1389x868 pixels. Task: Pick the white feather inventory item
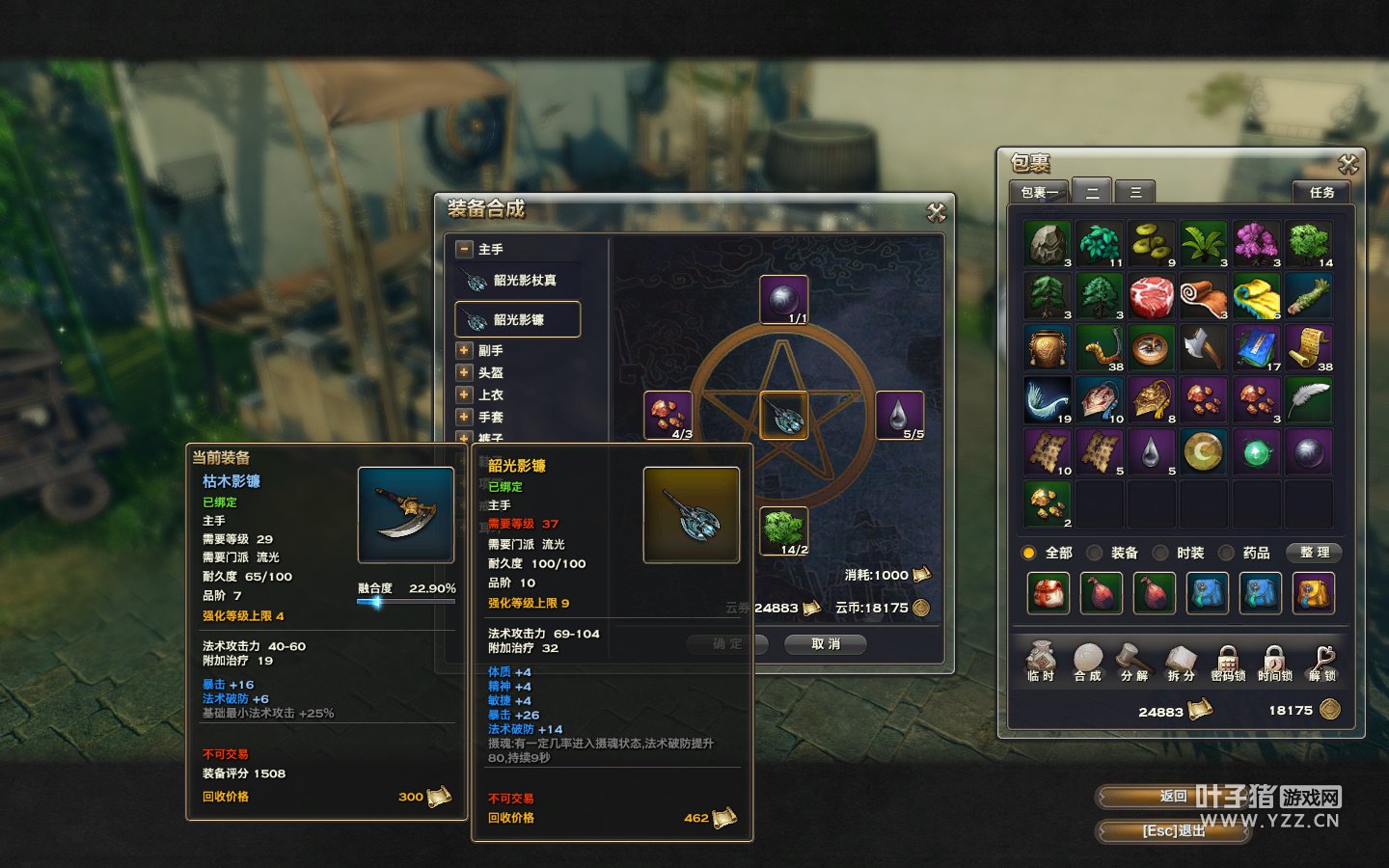(x=1308, y=399)
